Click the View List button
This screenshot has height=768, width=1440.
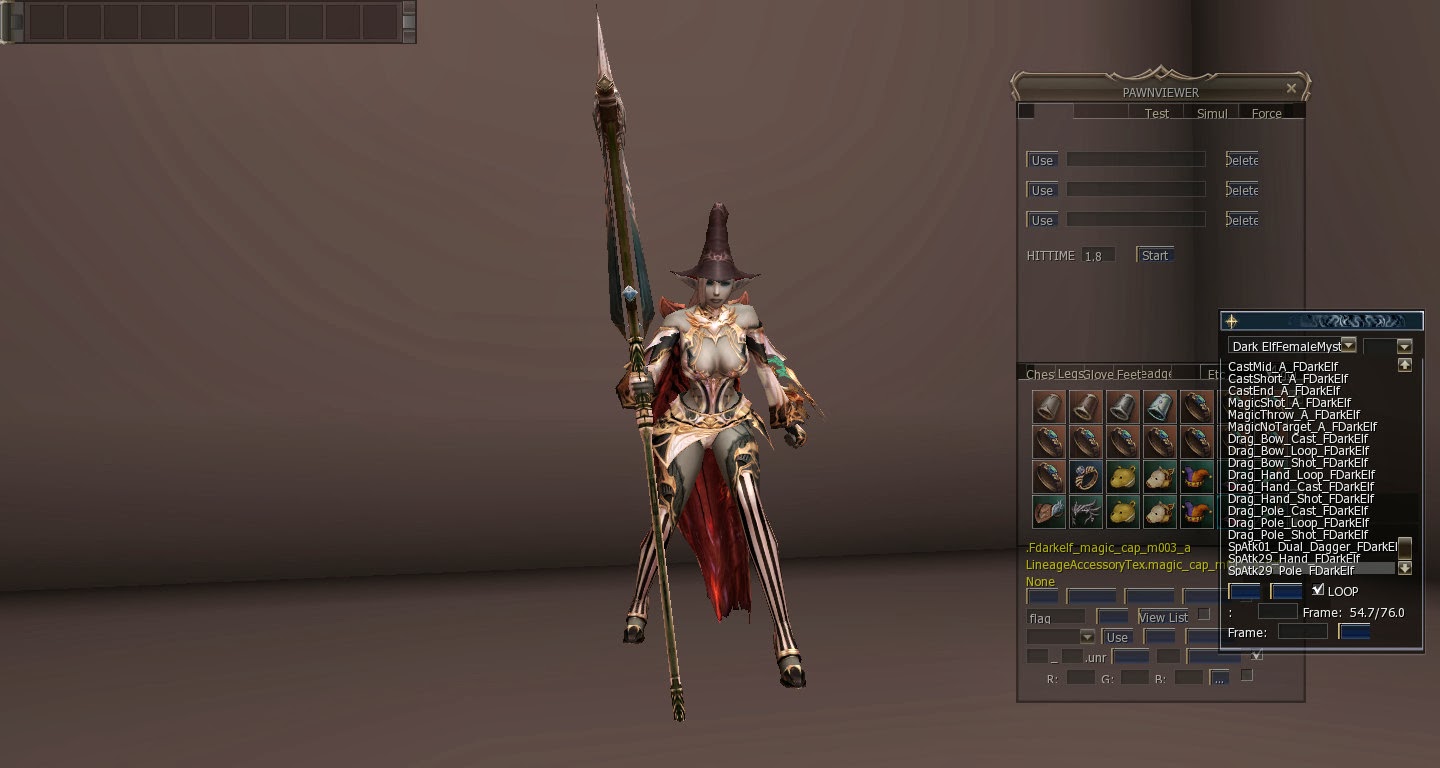(x=1163, y=617)
